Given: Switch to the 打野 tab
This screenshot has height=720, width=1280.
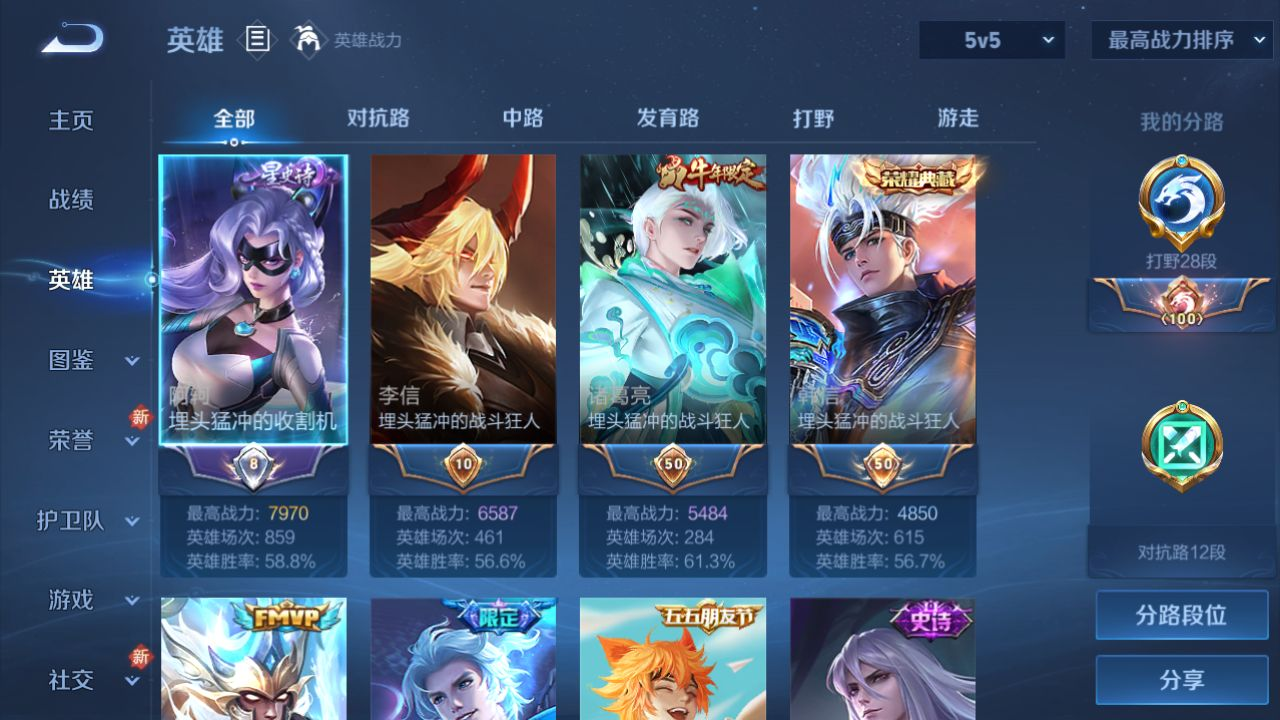Looking at the screenshot, I should (x=813, y=118).
